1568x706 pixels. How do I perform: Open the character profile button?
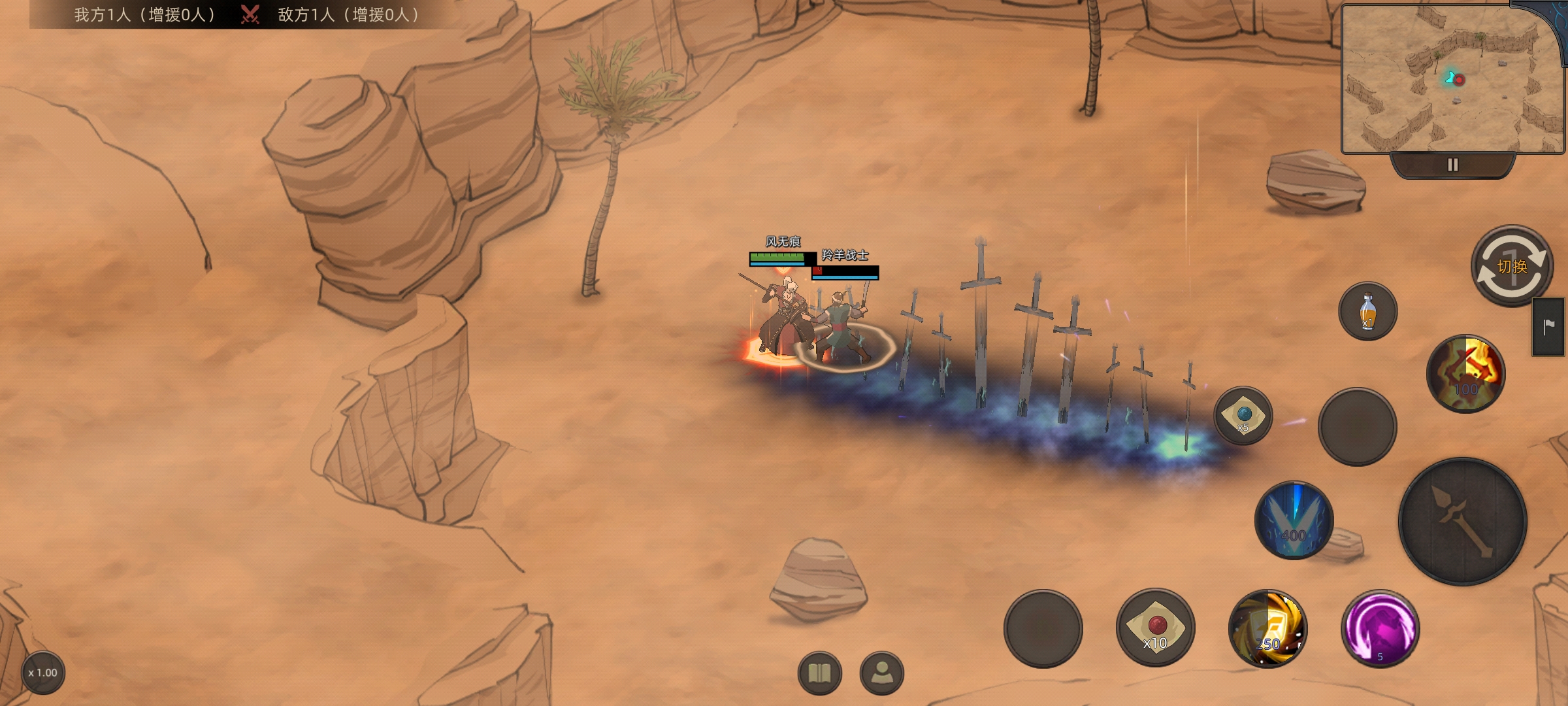(882, 673)
